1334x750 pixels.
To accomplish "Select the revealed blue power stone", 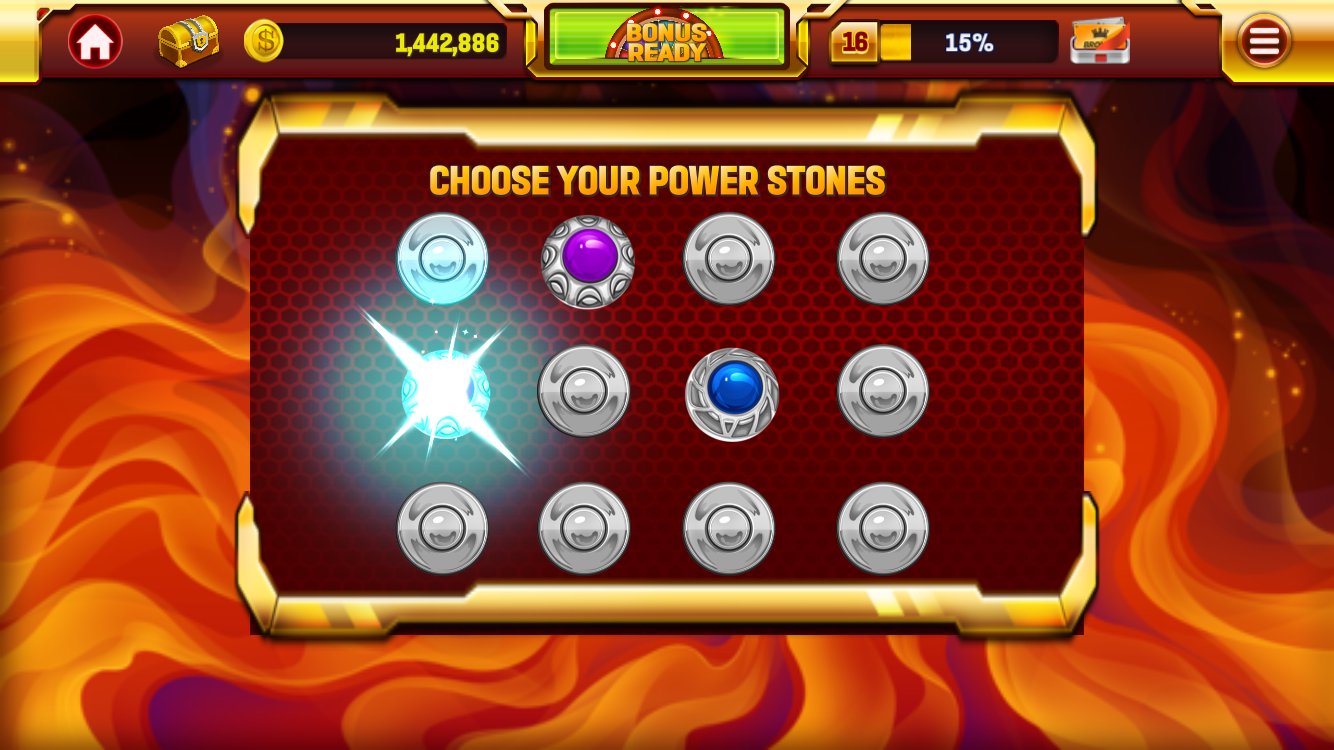I will pos(732,394).
